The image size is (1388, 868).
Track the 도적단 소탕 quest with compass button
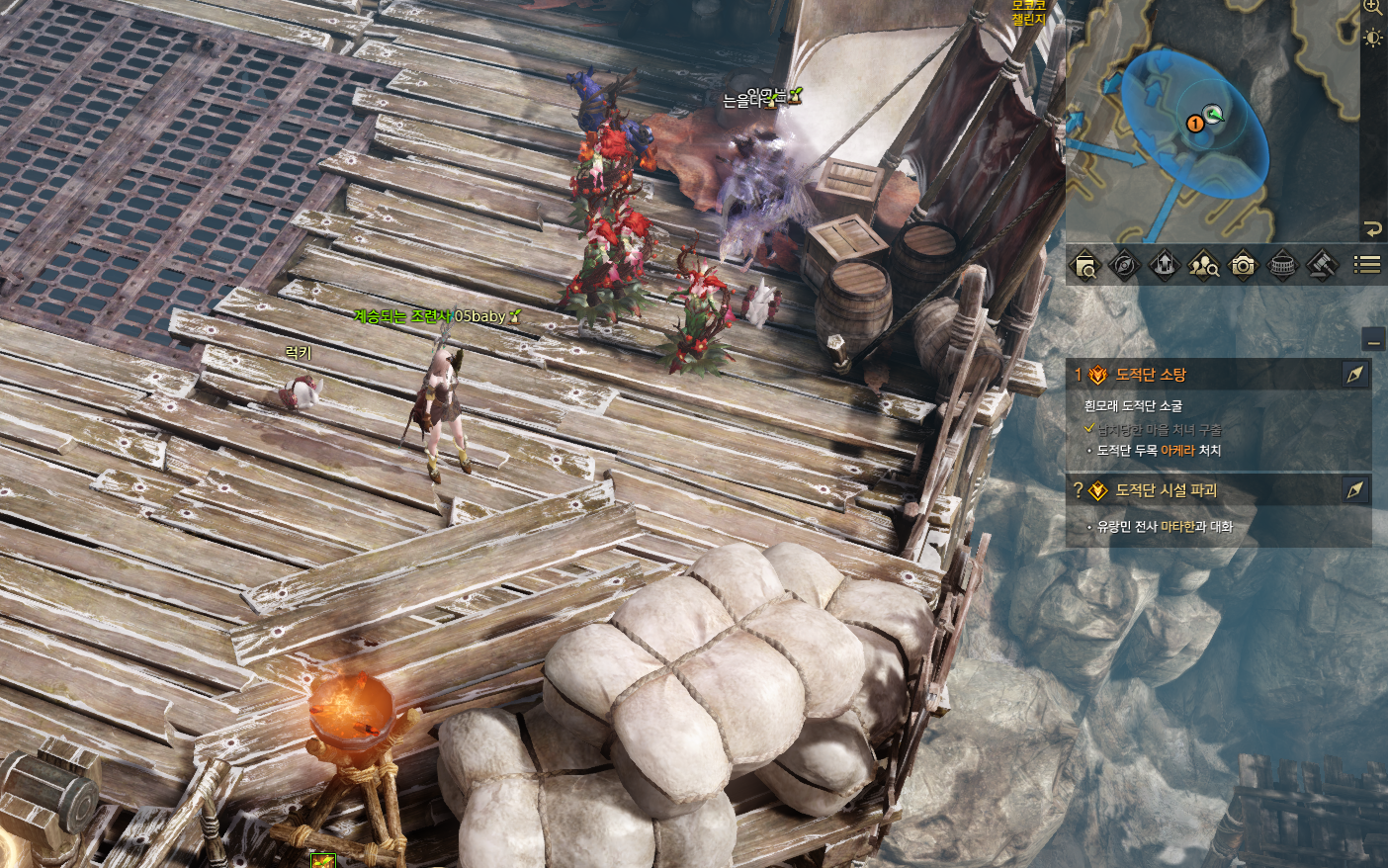coord(1355,374)
